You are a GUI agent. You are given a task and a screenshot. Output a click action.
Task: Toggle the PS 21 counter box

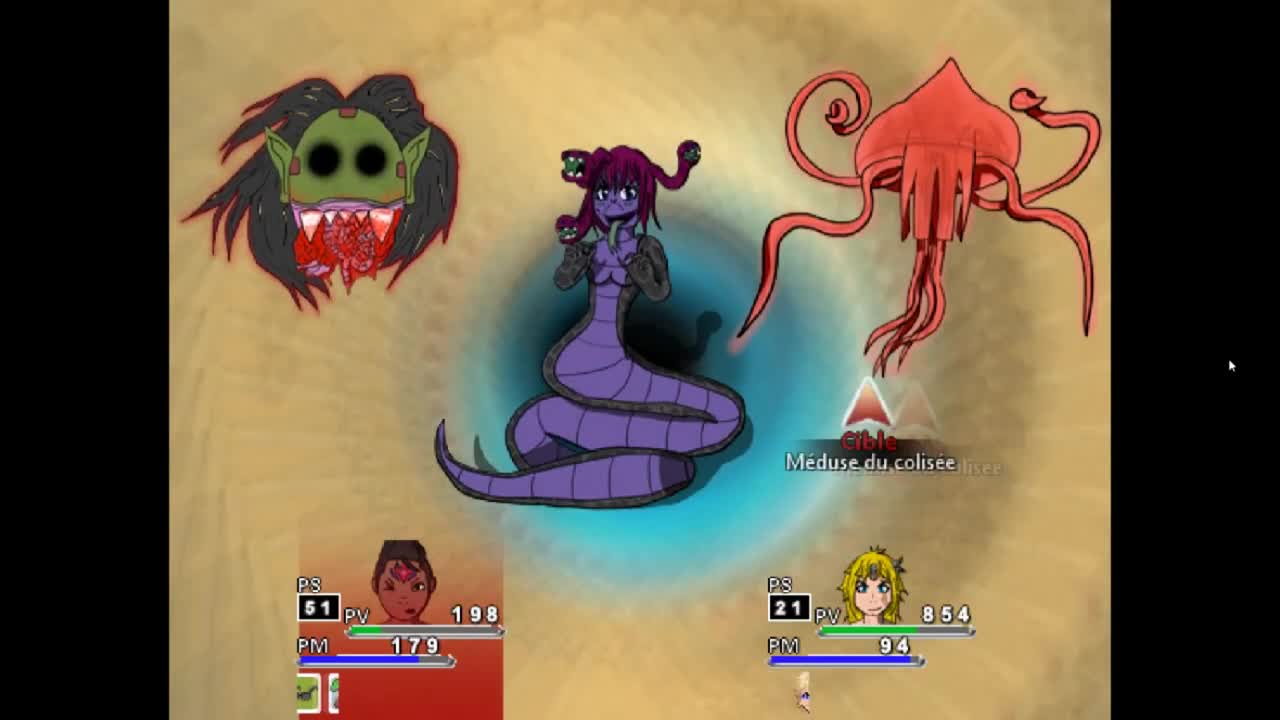[x=789, y=606]
